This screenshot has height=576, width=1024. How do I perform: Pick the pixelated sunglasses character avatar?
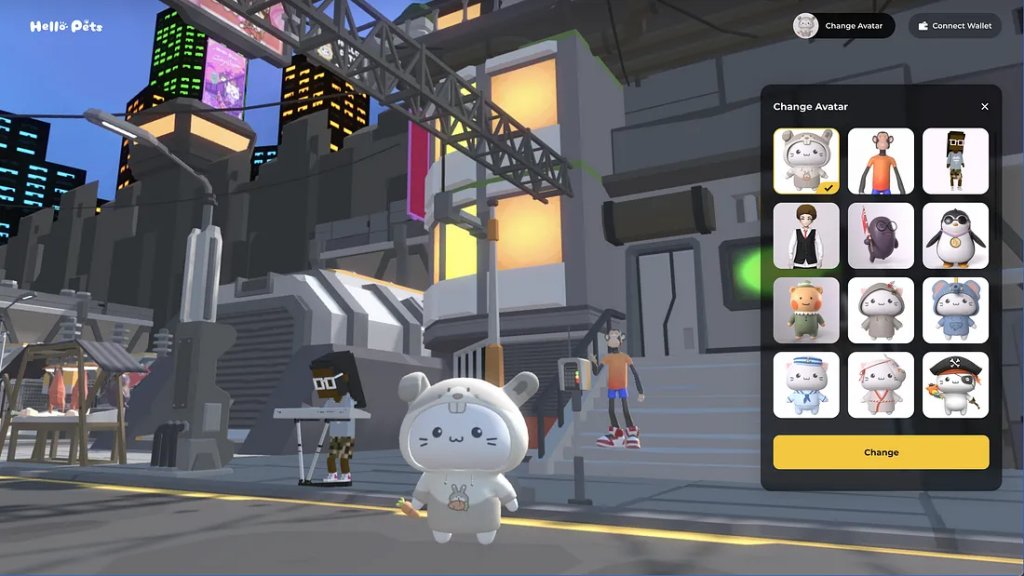click(955, 161)
